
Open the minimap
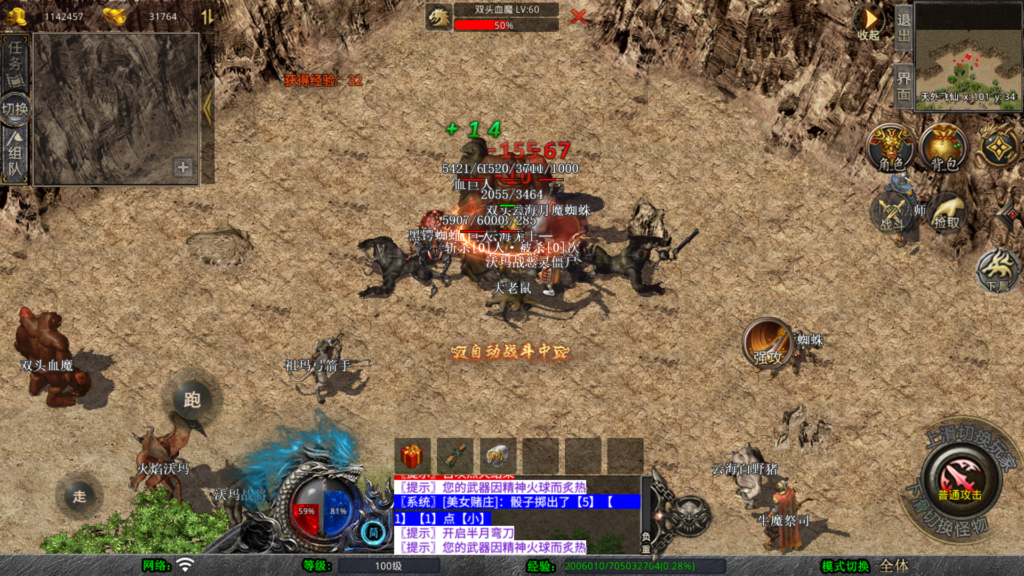point(967,54)
